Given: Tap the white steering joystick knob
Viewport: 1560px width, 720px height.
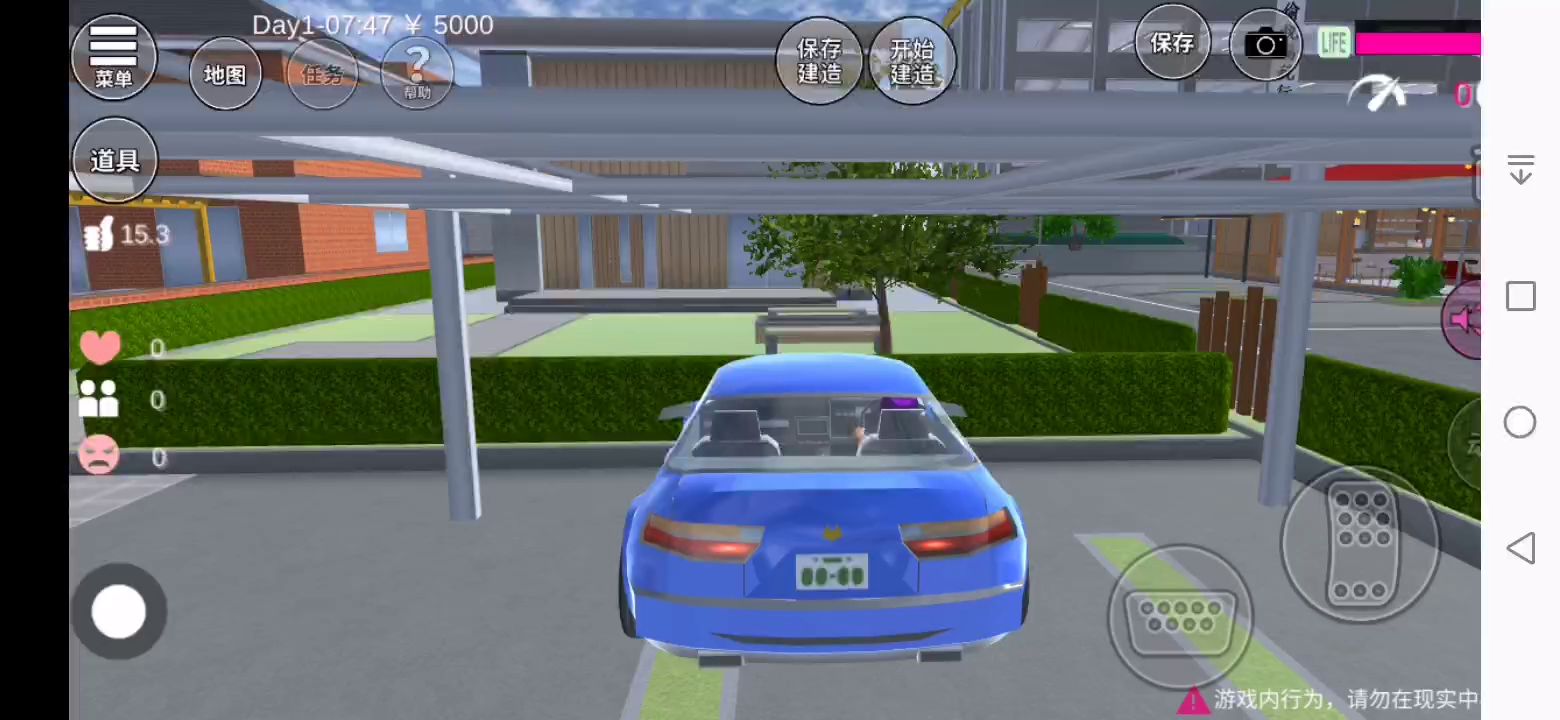Looking at the screenshot, I should [x=119, y=611].
